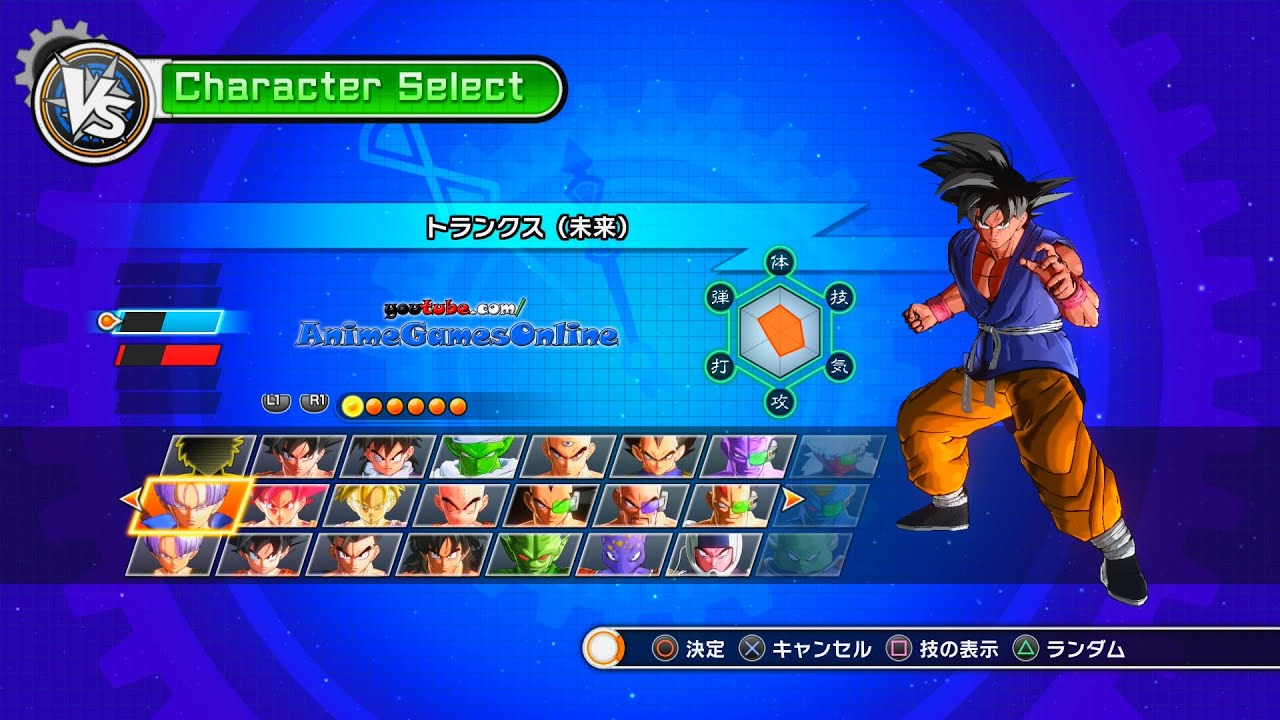Pick Nappa with the purple scouter
The height and width of the screenshot is (720, 1280).
pyautogui.click(x=642, y=505)
